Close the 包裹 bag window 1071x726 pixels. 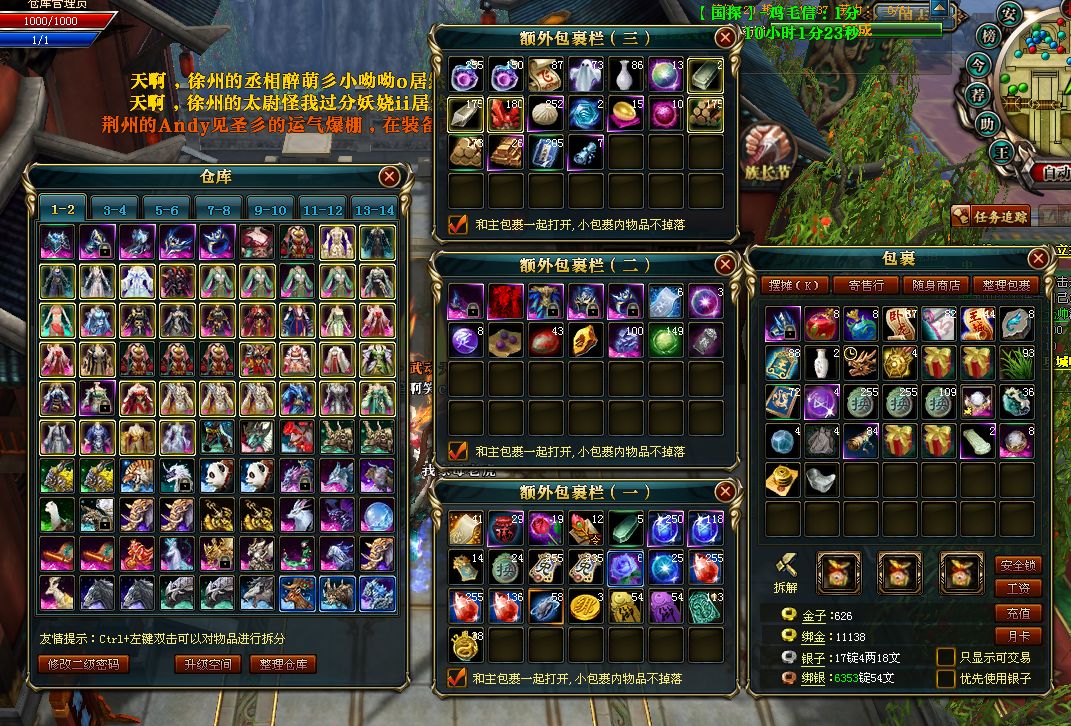tap(1039, 259)
